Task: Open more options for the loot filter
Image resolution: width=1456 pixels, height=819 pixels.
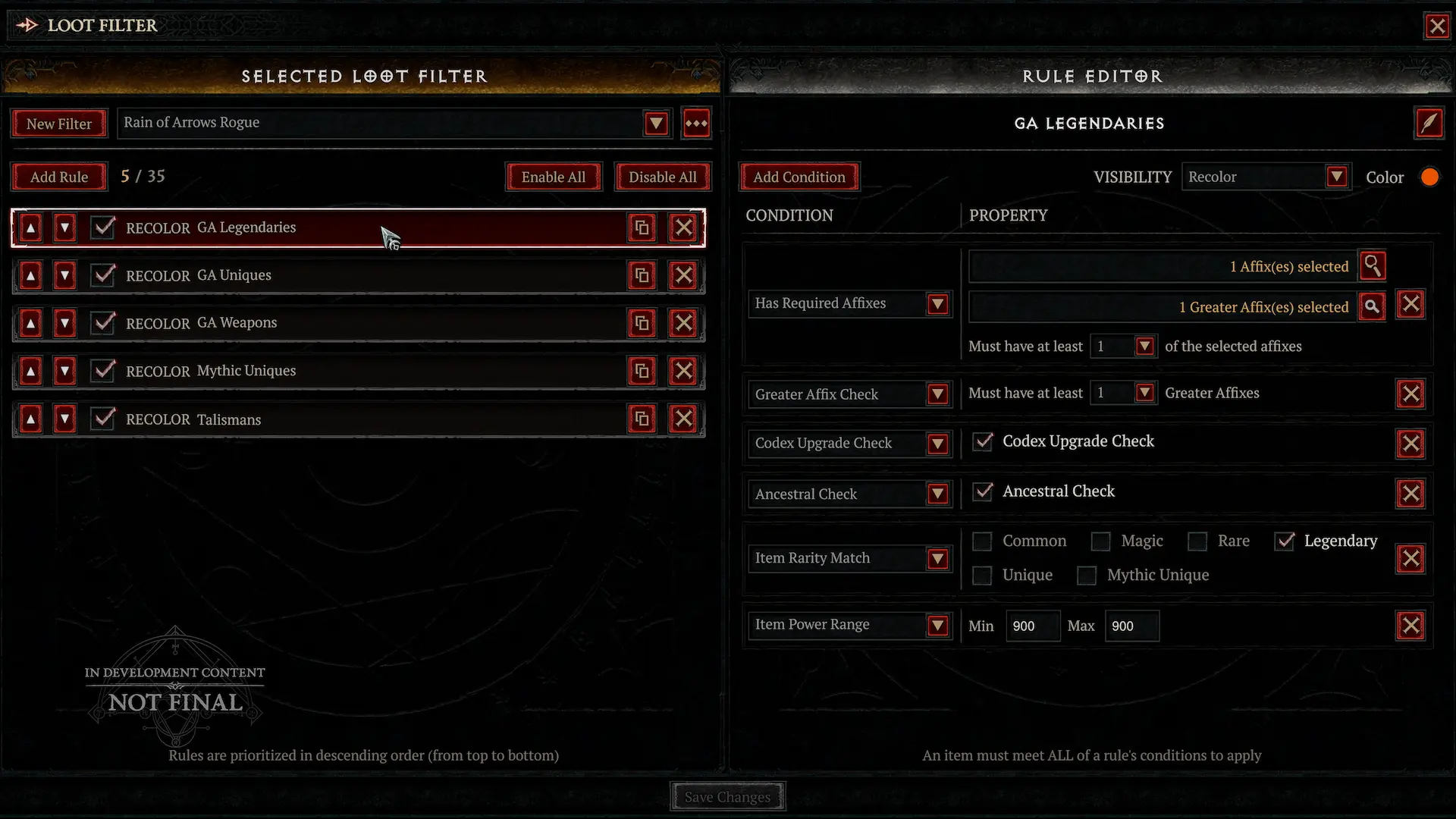Action: point(696,123)
